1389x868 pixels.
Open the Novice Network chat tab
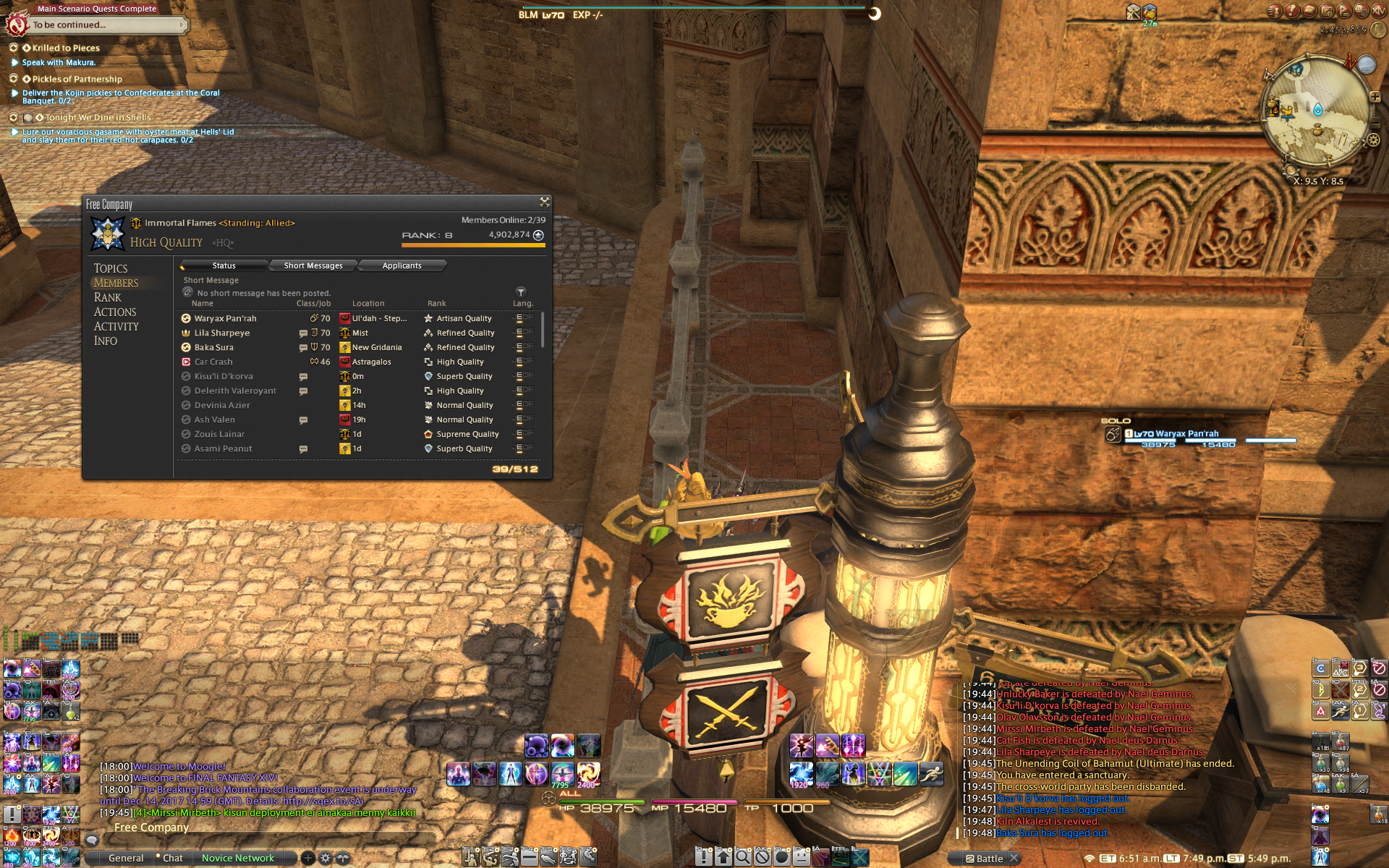(x=237, y=858)
